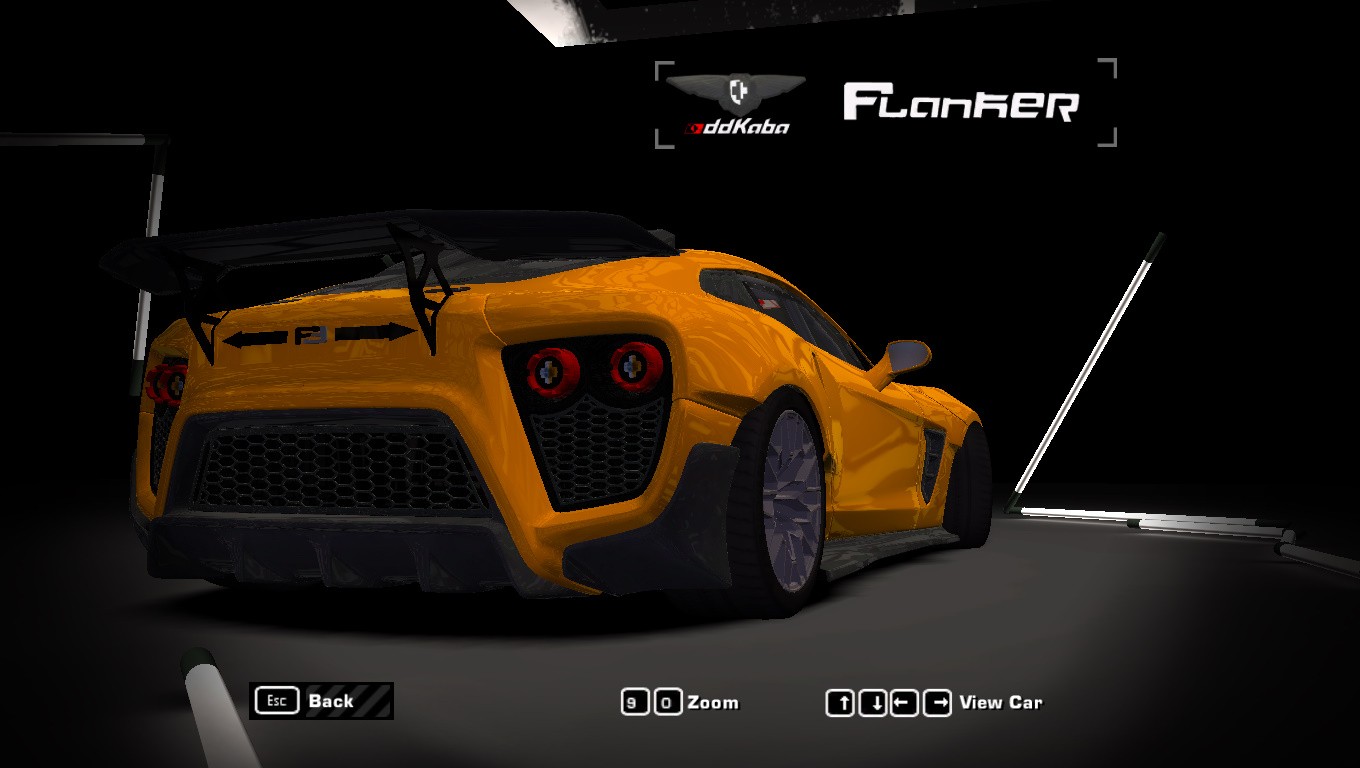
Task: Go back using the Back button
Action: tap(320, 701)
